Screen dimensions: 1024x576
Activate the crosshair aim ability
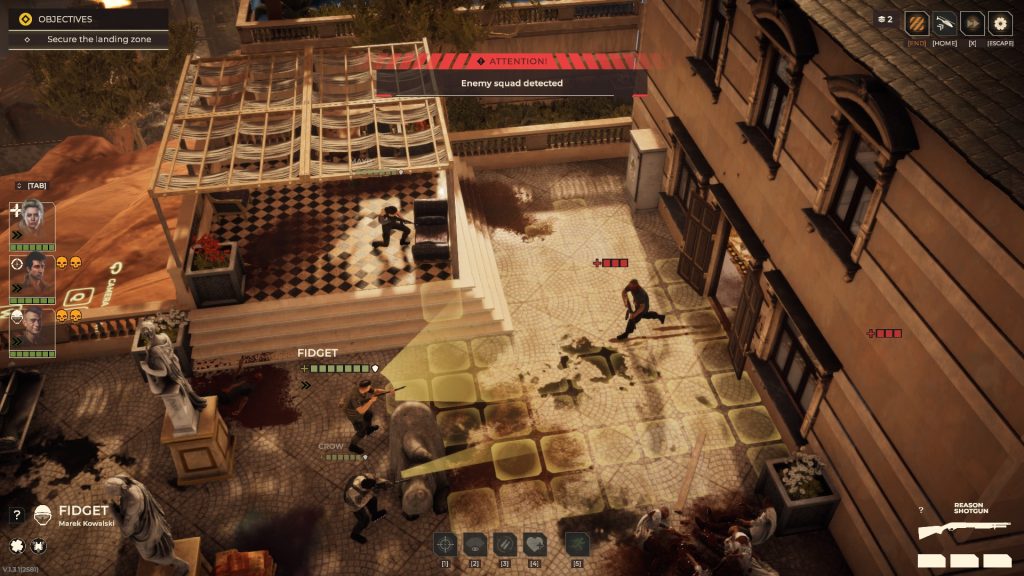(x=445, y=543)
